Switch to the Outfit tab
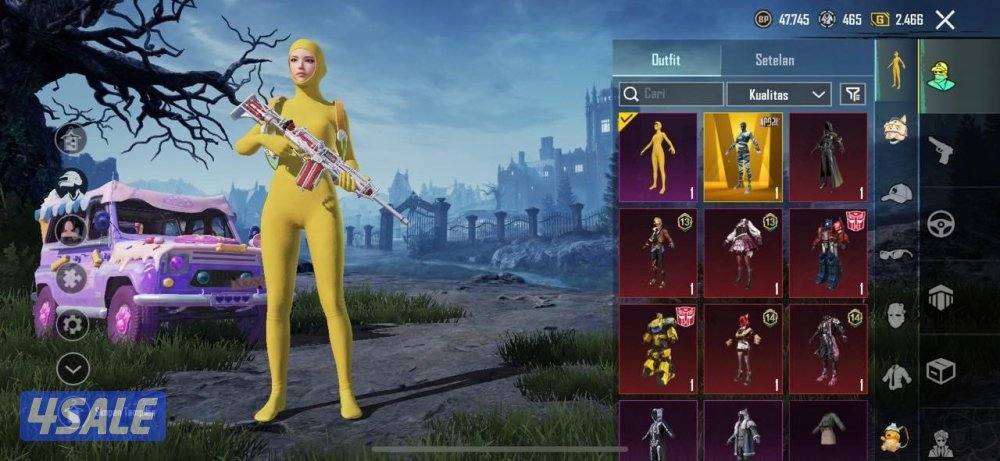Viewport: 1000px width, 461px height. click(x=666, y=60)
